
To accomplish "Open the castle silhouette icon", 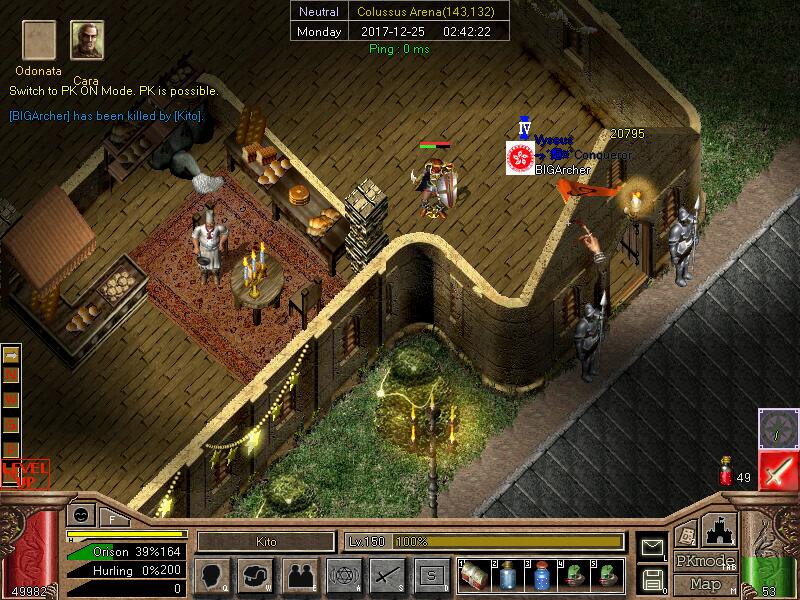I will [720, 530].
